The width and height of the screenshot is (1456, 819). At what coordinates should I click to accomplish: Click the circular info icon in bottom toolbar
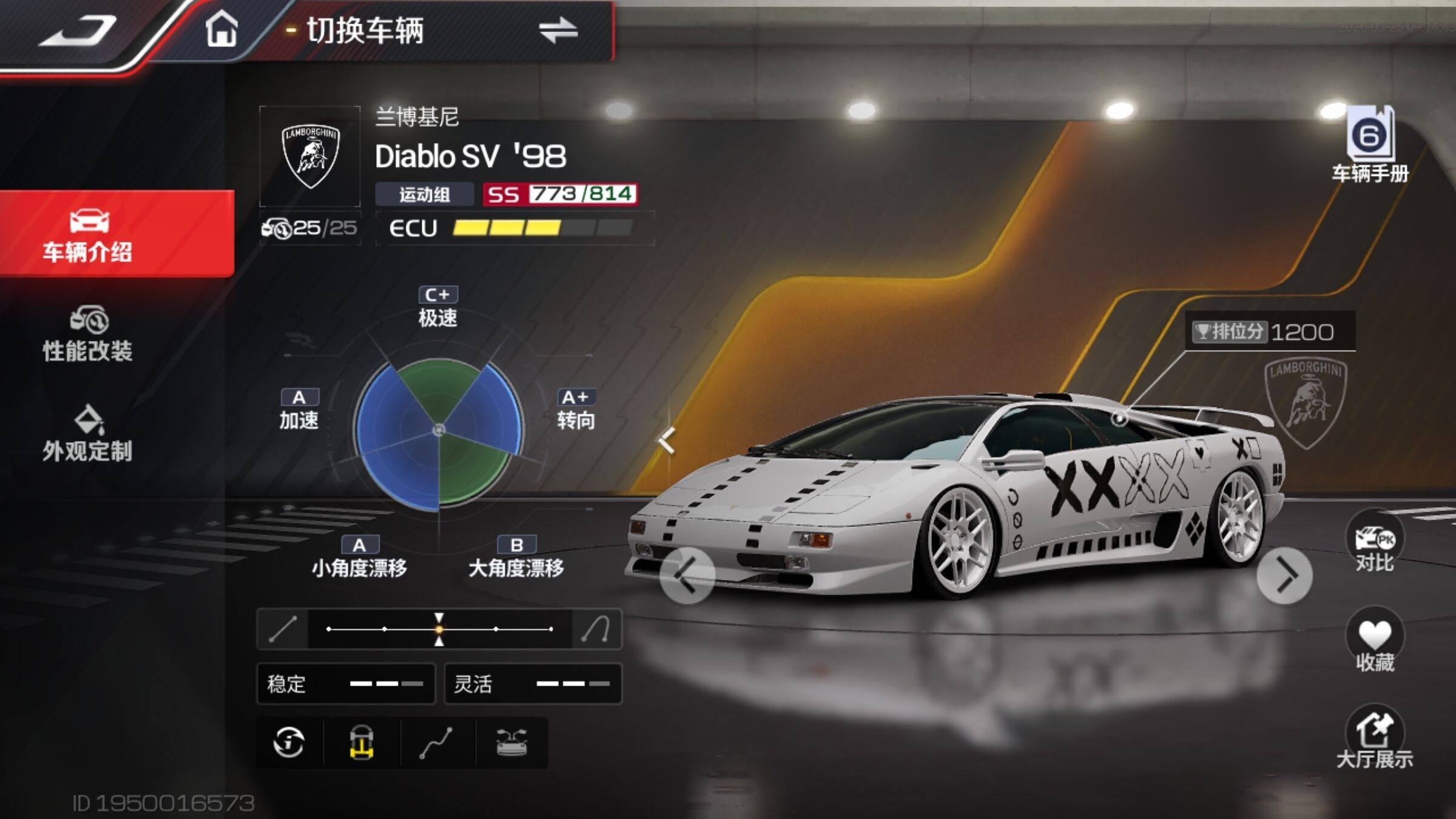pyautogui.click(x=289, y=743)
